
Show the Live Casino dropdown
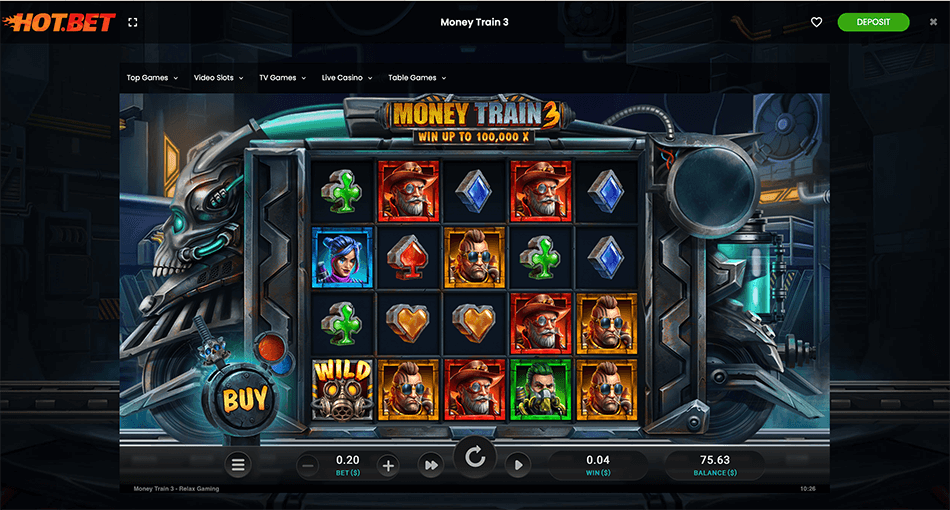pos(346,78)
